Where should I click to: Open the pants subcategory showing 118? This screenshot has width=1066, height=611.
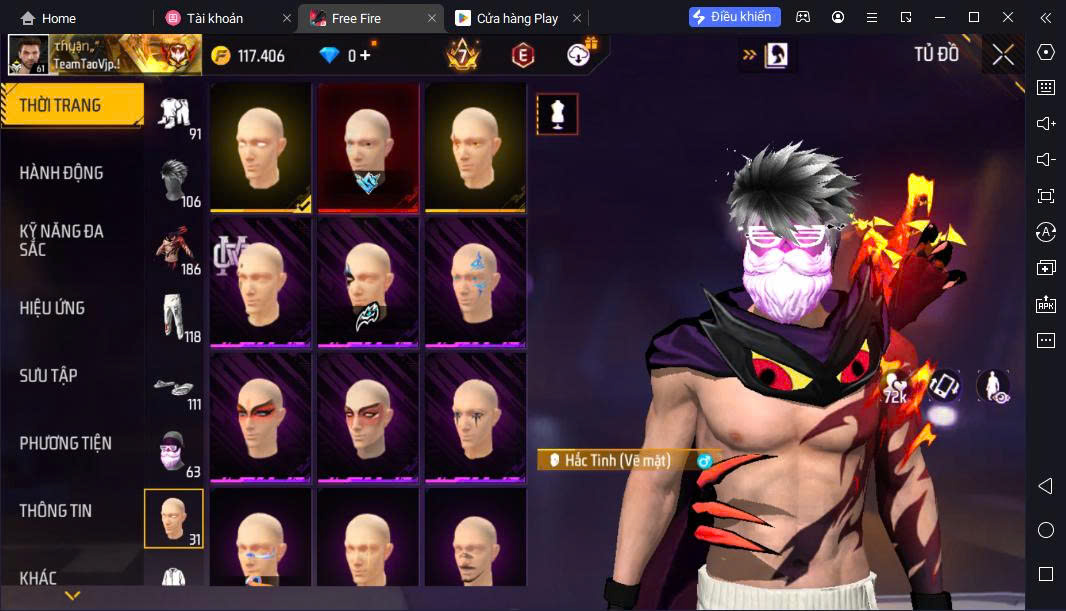(176, 318)
